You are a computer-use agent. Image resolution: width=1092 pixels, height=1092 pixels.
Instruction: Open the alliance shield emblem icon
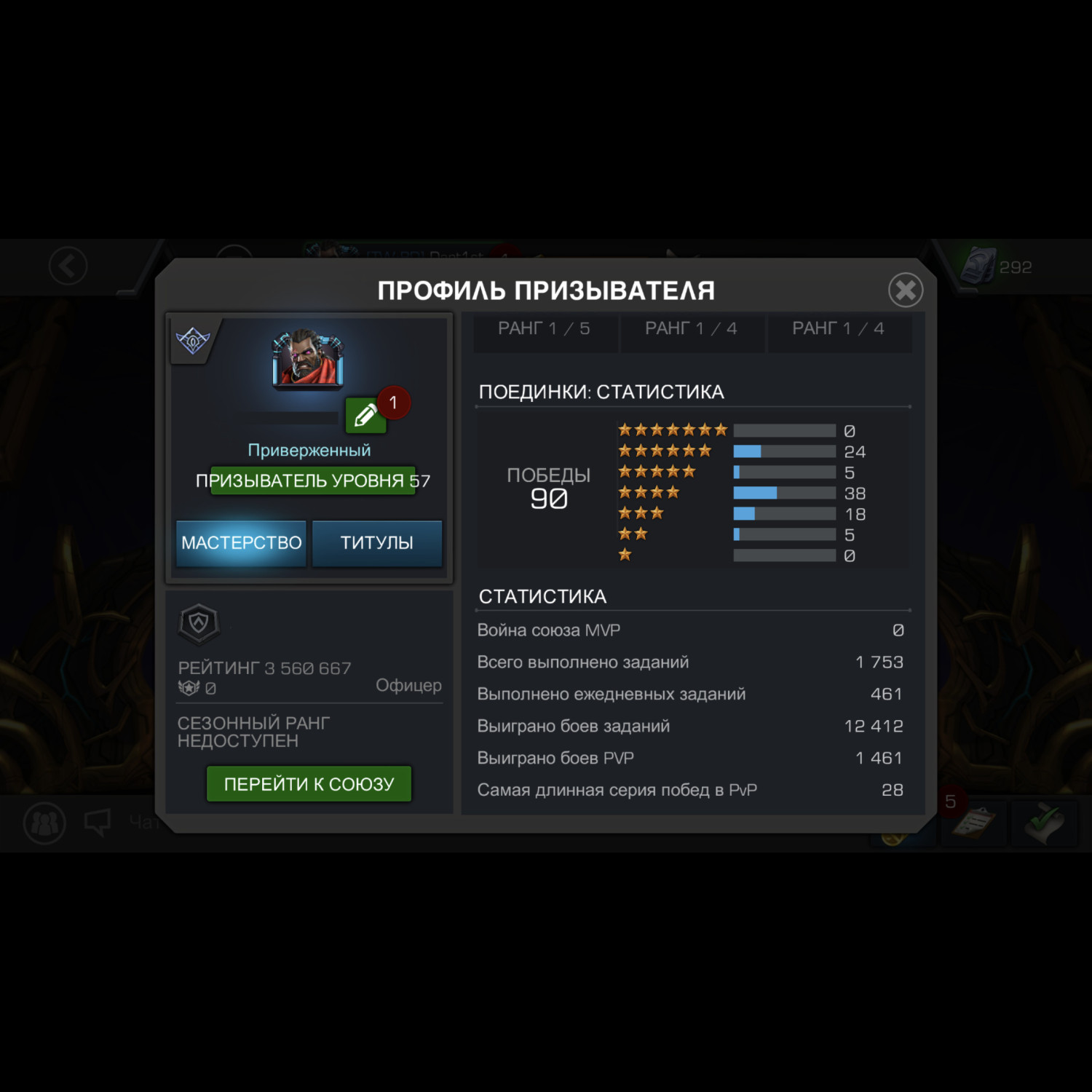(x=199, y=623)
